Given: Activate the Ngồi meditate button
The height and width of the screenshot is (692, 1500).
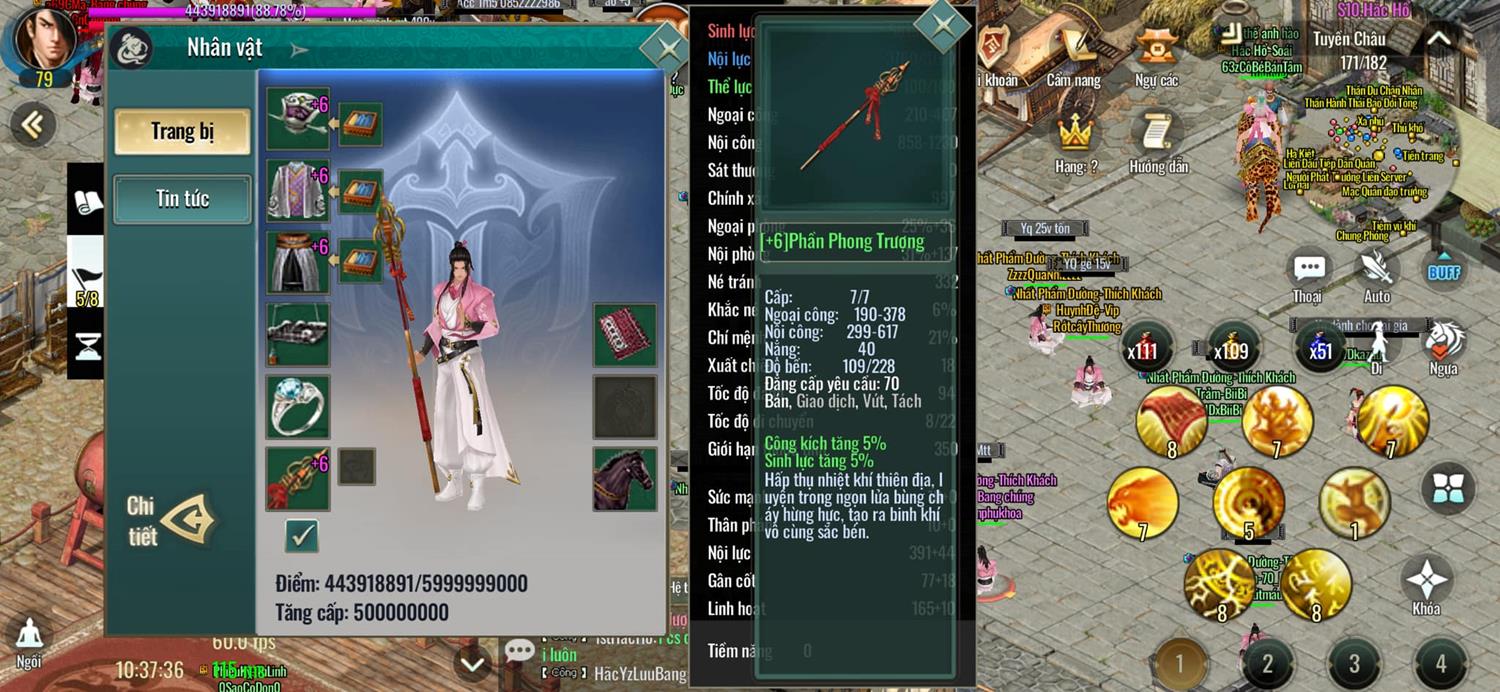Looking at the screenshot, I should click(29, 641).
